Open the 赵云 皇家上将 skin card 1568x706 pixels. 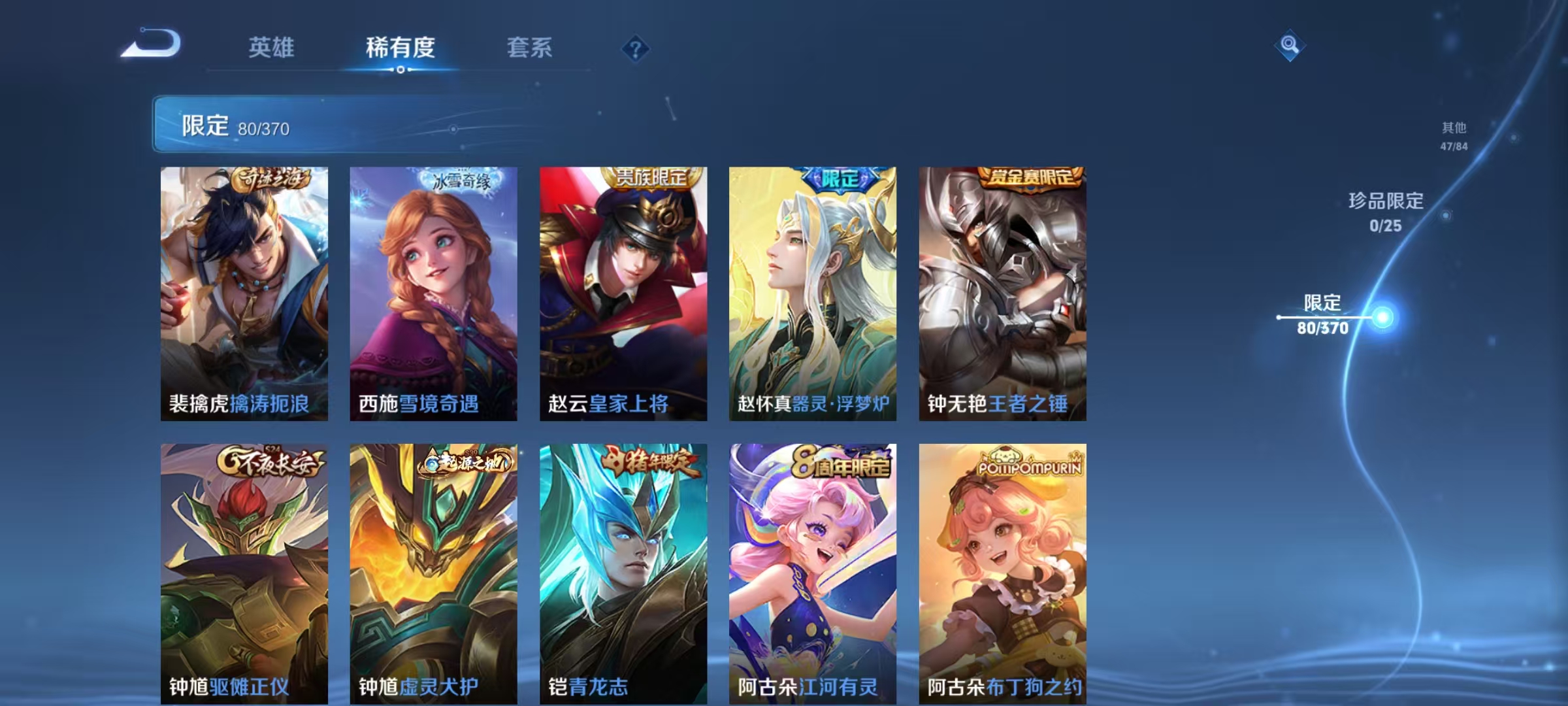[622, 288]
